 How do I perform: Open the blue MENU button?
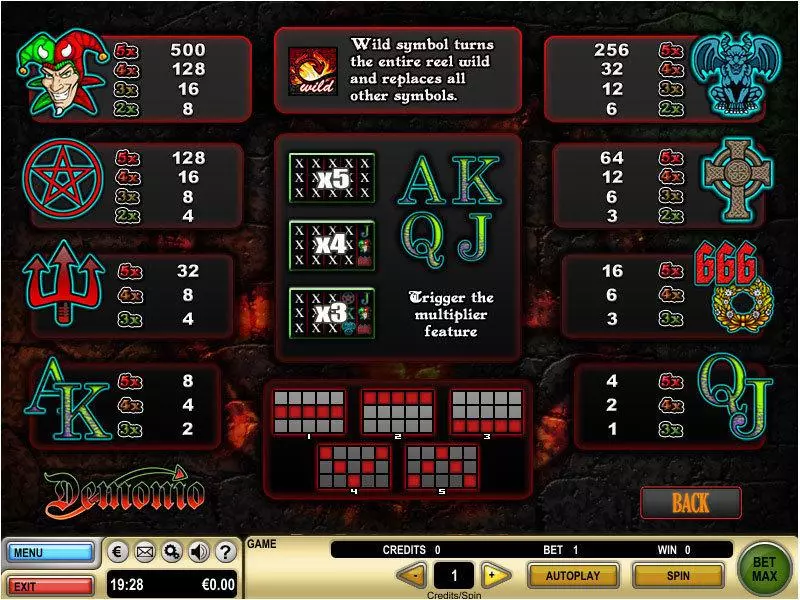(51, 552)
